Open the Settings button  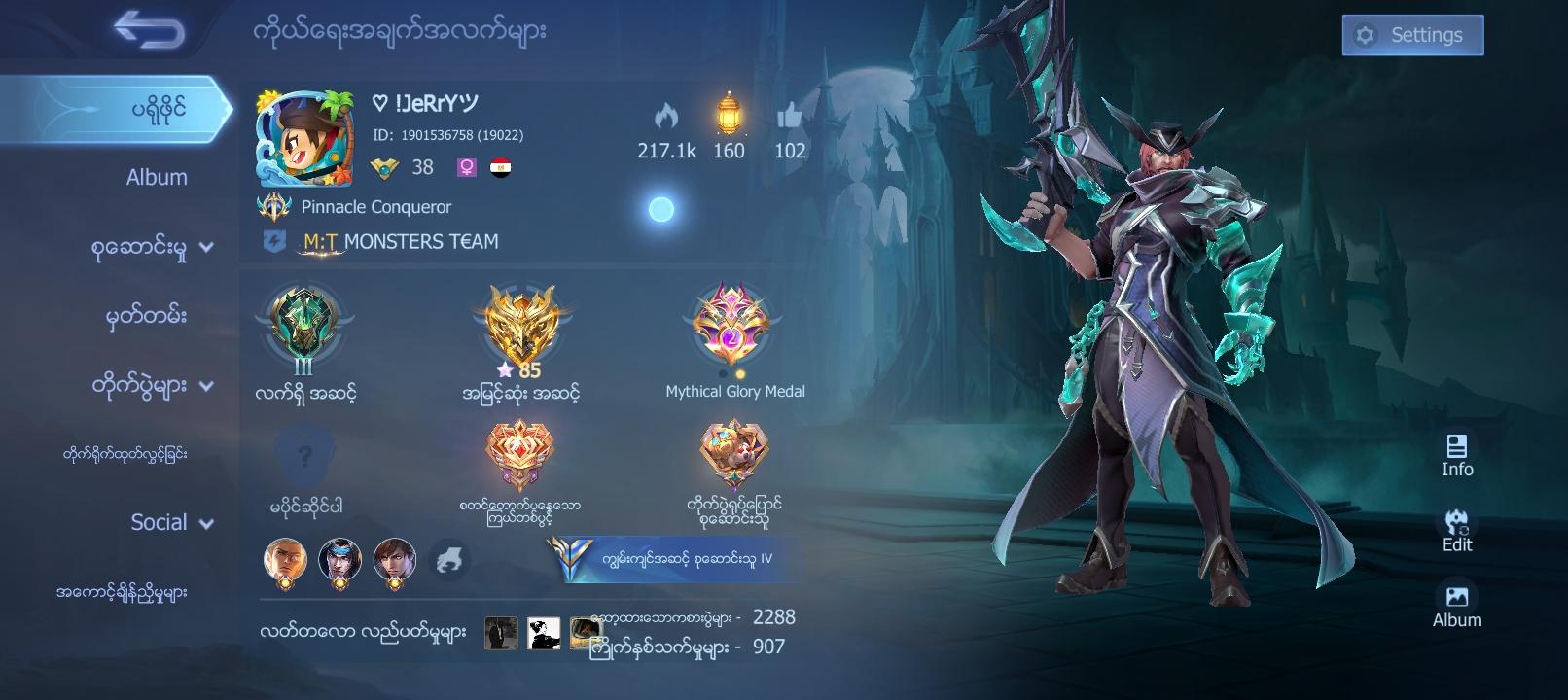pos(1411,34)
